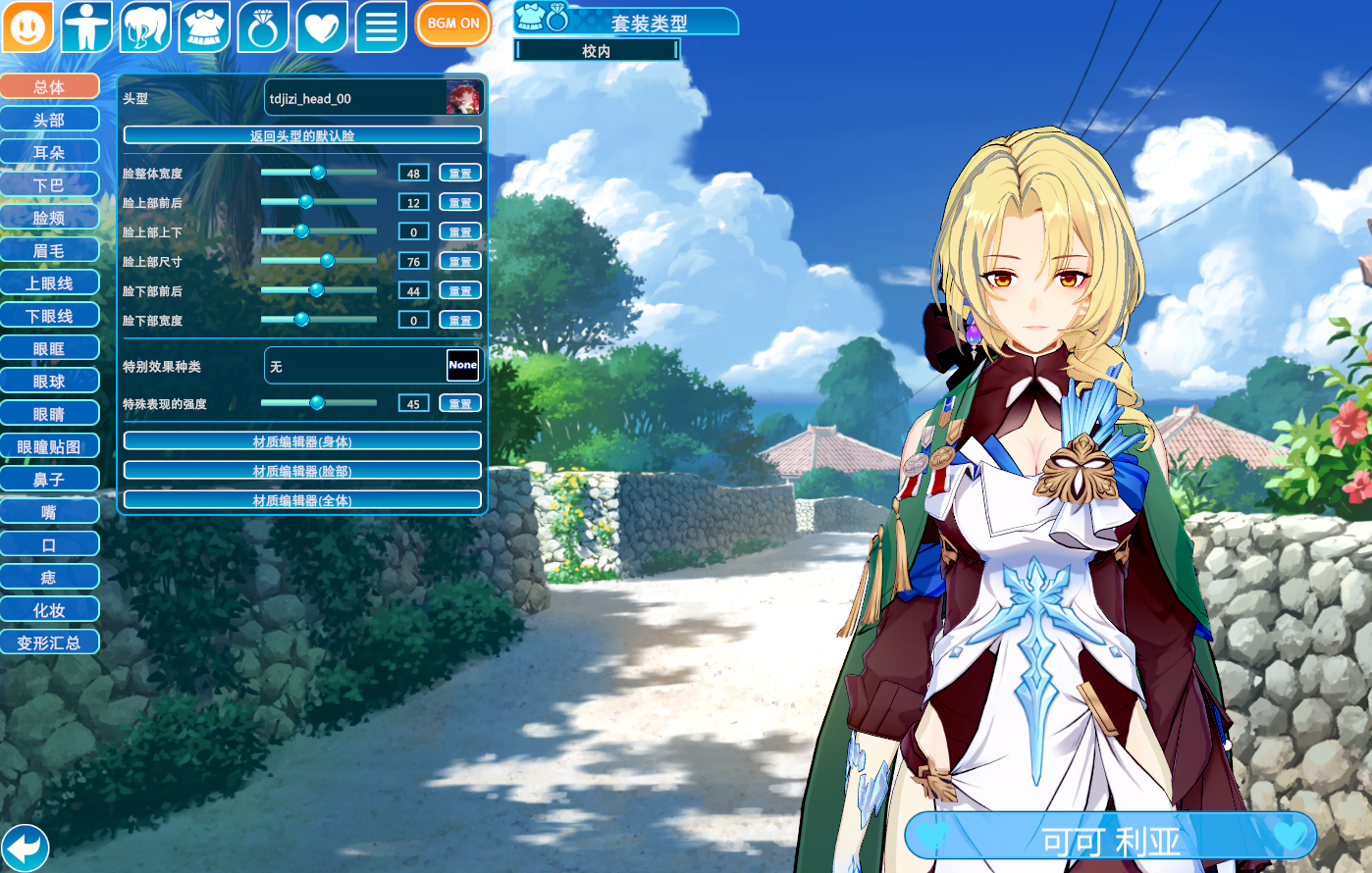
Task: Select the 耳朵 (ears) tab
Action: tap(49, 152)
